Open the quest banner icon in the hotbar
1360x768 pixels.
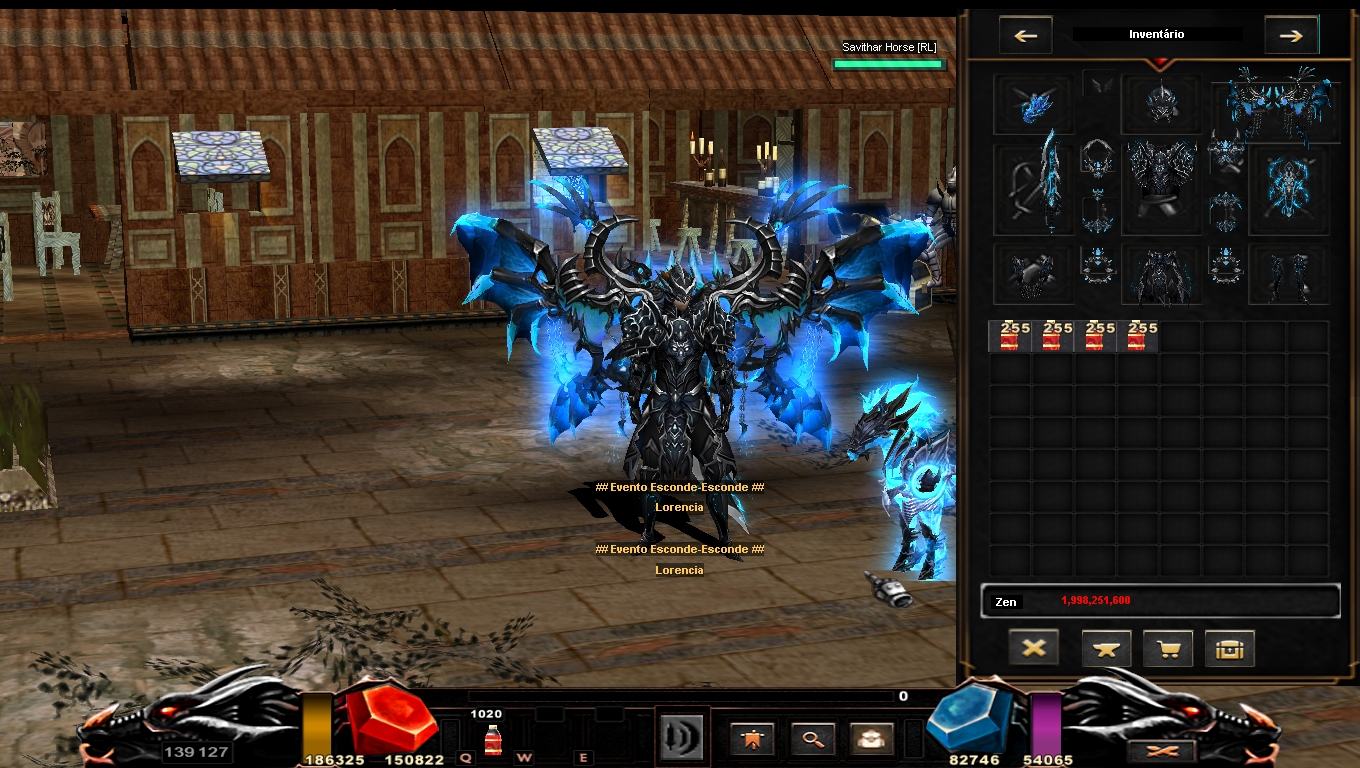(751, 738)
